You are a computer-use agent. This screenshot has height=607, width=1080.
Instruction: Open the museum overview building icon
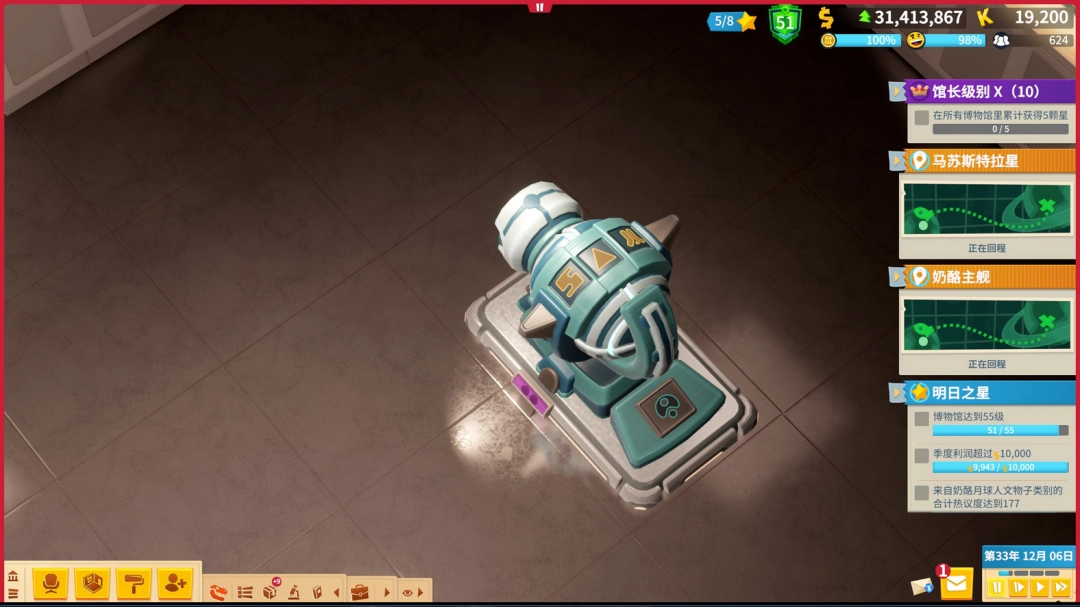pos(13,577)
